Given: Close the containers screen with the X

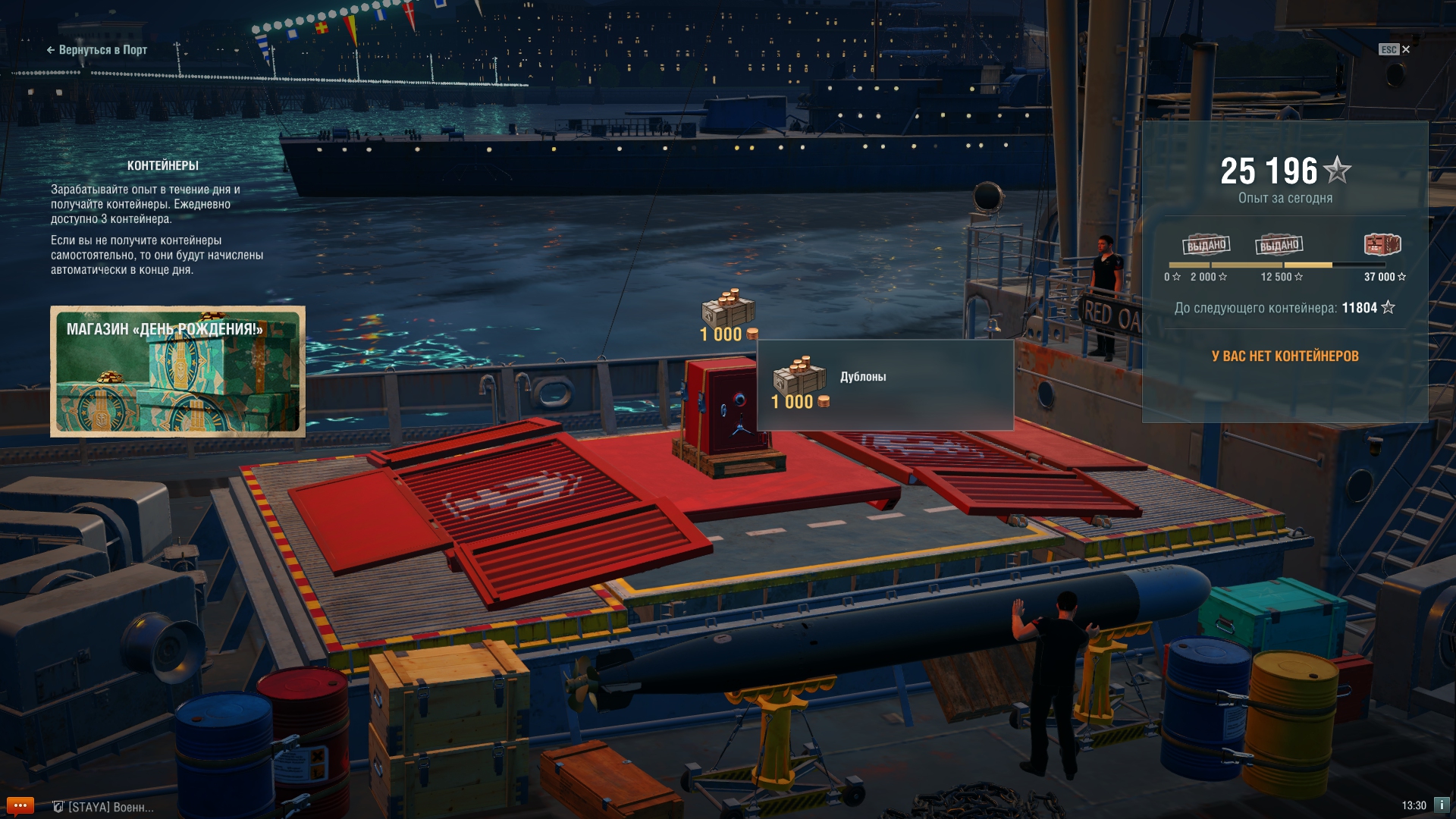Looking at the screenshot, I should (x=1406, y=49).
